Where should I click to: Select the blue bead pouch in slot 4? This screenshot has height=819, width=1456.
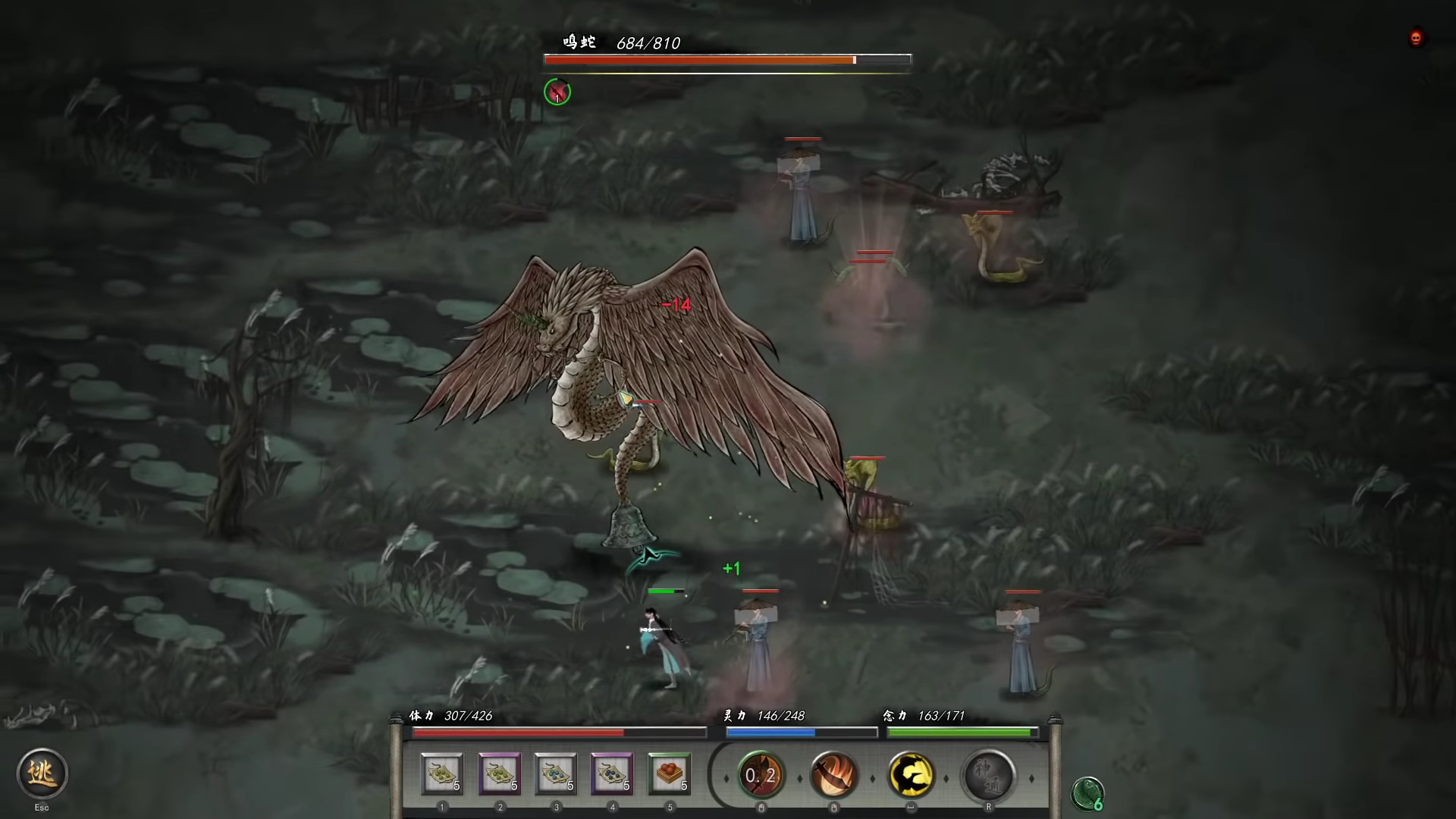[x=612, y=775]
